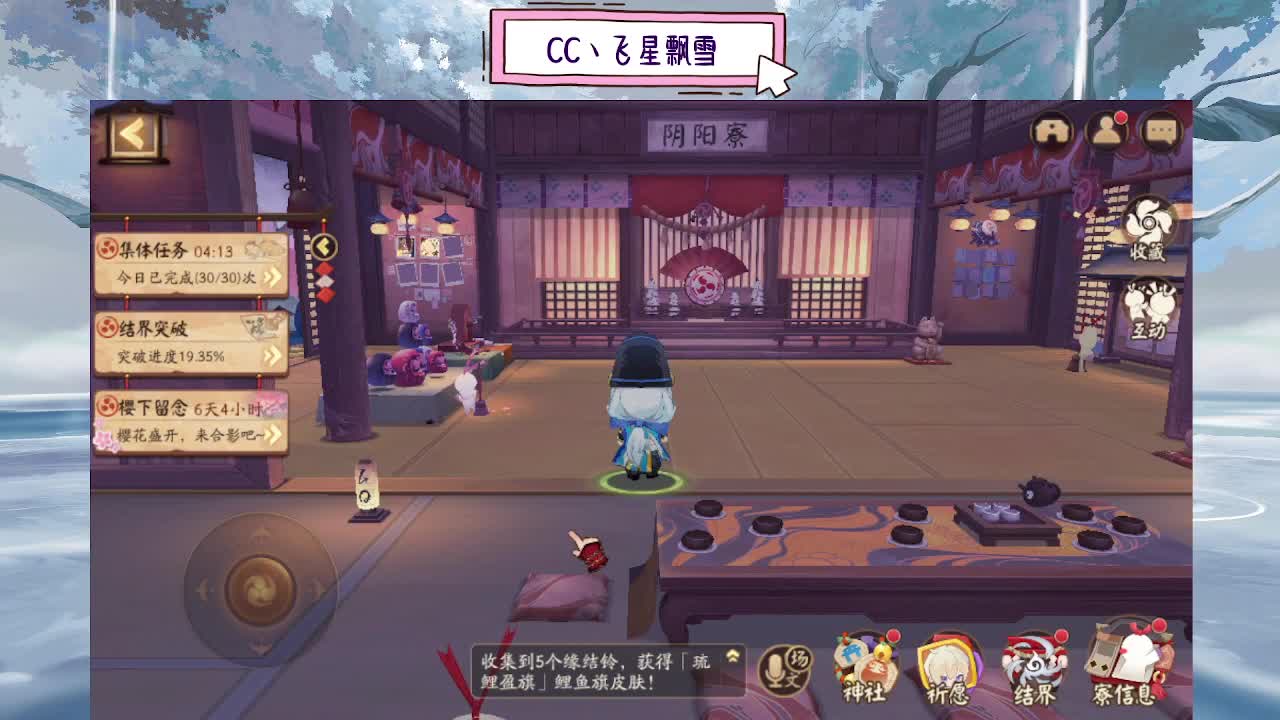1280x720 pixels.
Task: Open the friends list with red notification dot
Action: pyautogui.click(x=1108, y=131)
